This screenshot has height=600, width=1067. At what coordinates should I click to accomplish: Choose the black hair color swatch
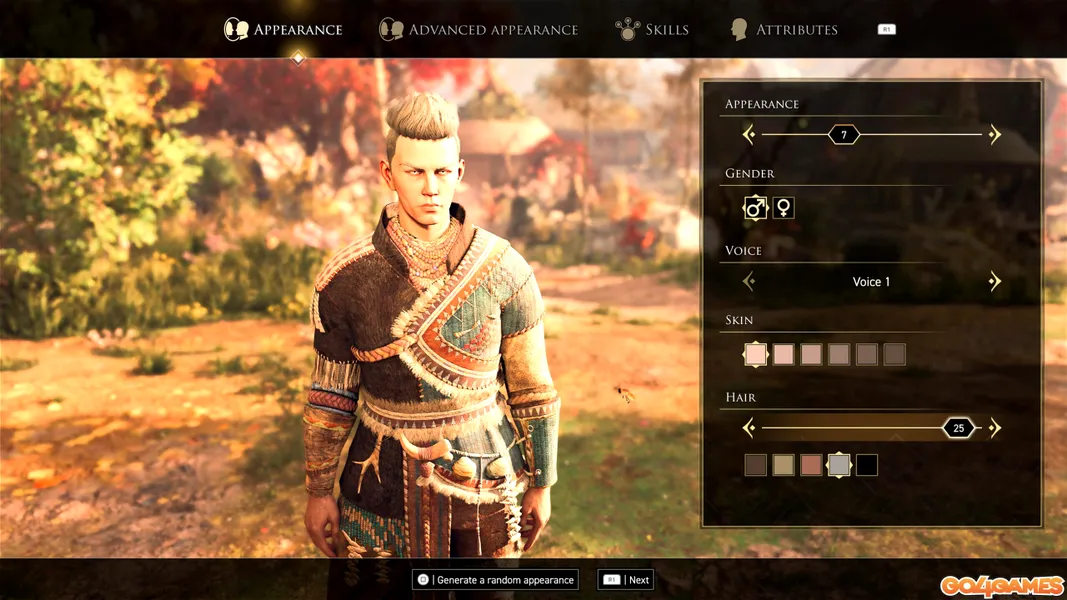867,465
